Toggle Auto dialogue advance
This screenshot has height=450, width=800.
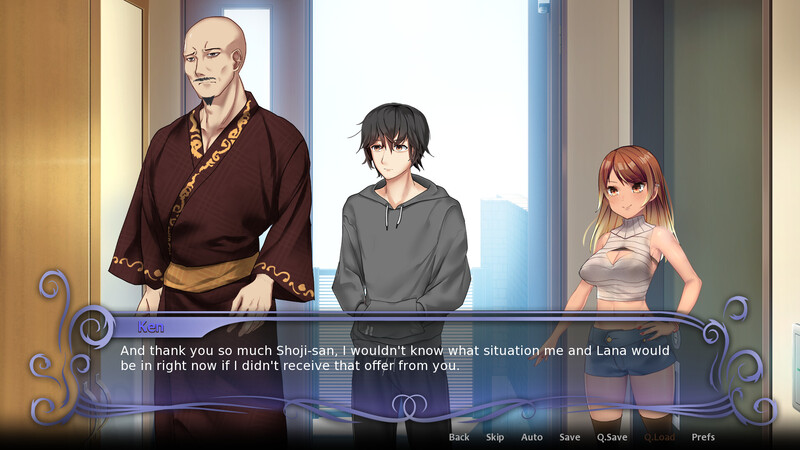pos(532,437)
